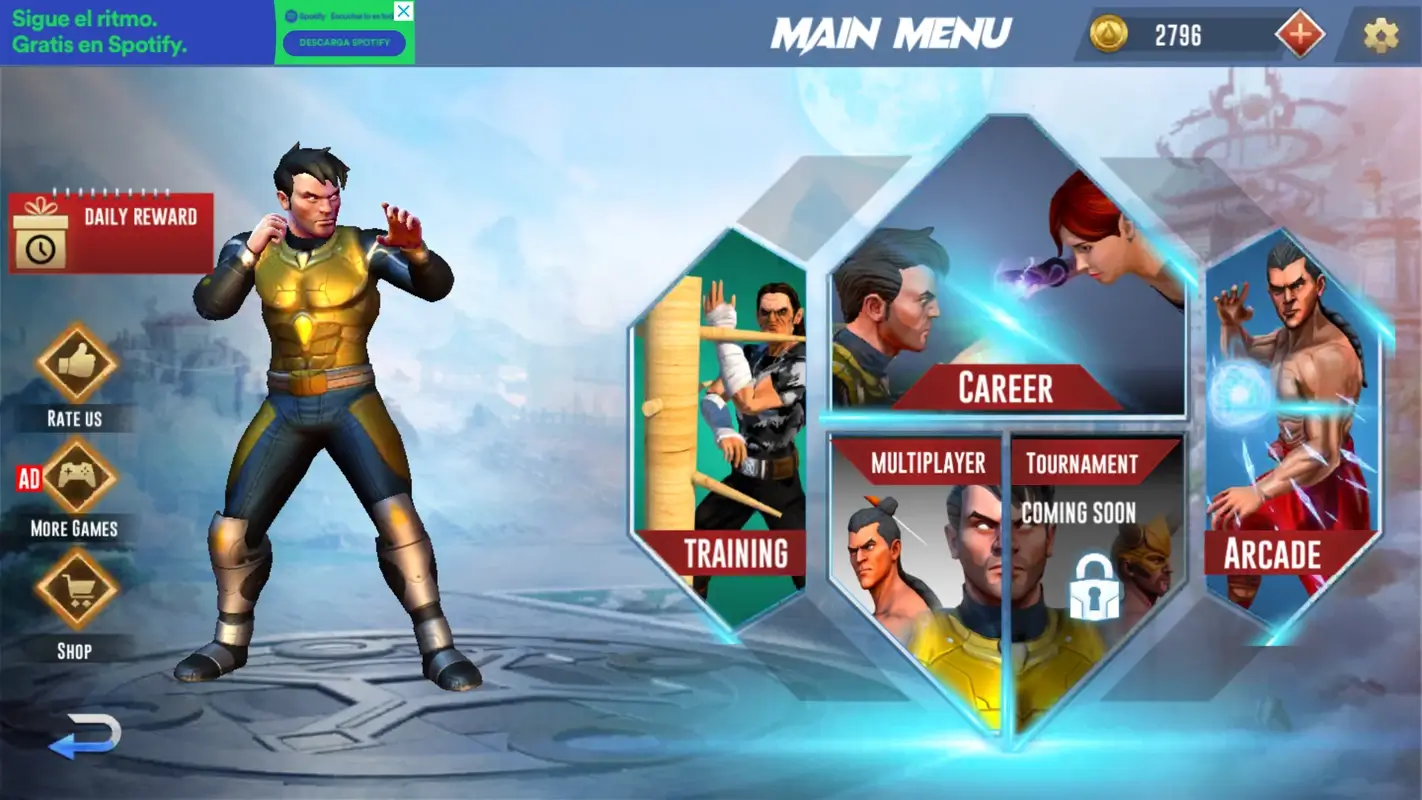The height and width of the screenshot is (800, 1422).
Task: Dismiss the Spotify ad with the X
Action: tap(404, 11)
